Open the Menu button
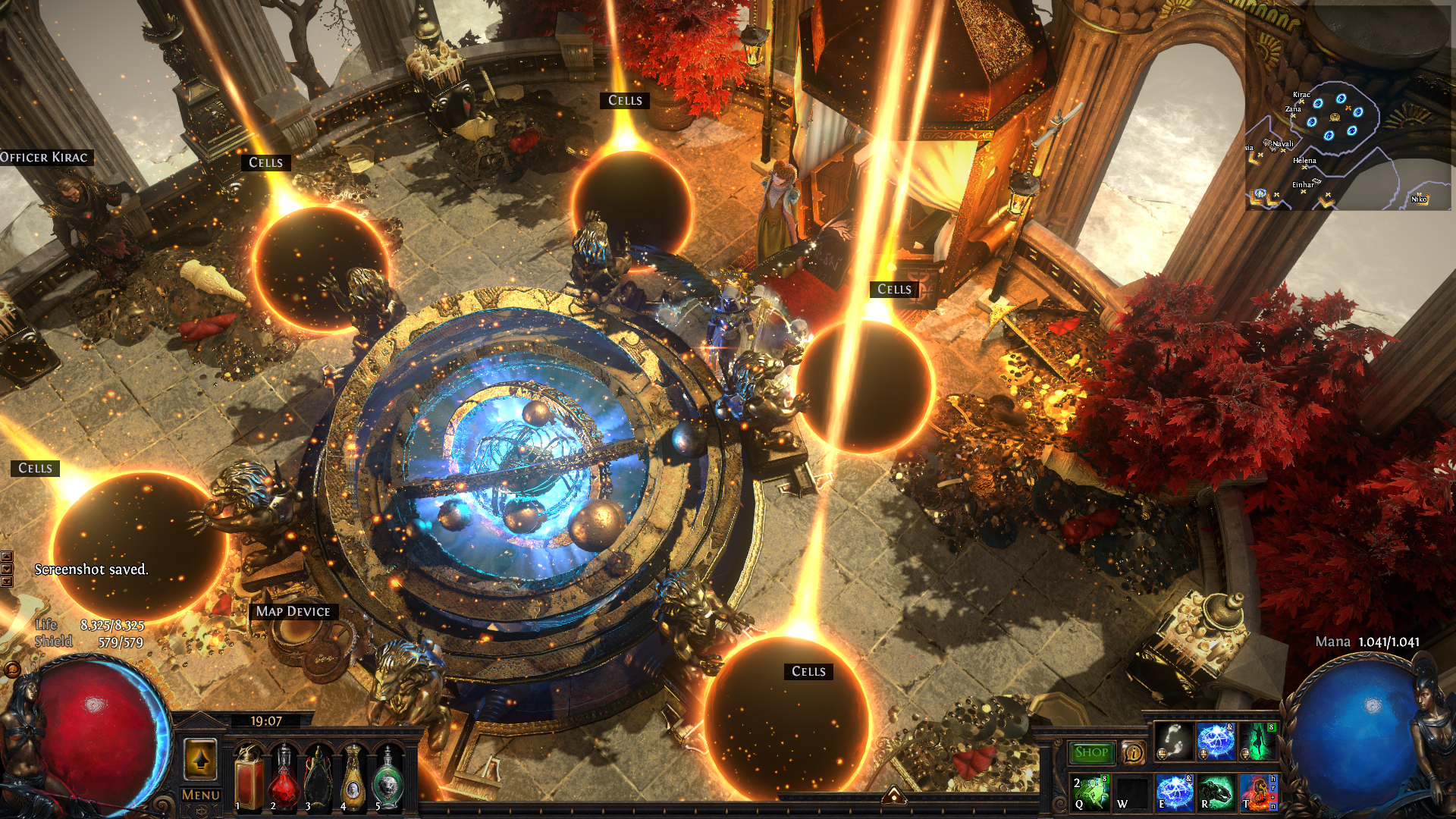 (x=201, y=795)
